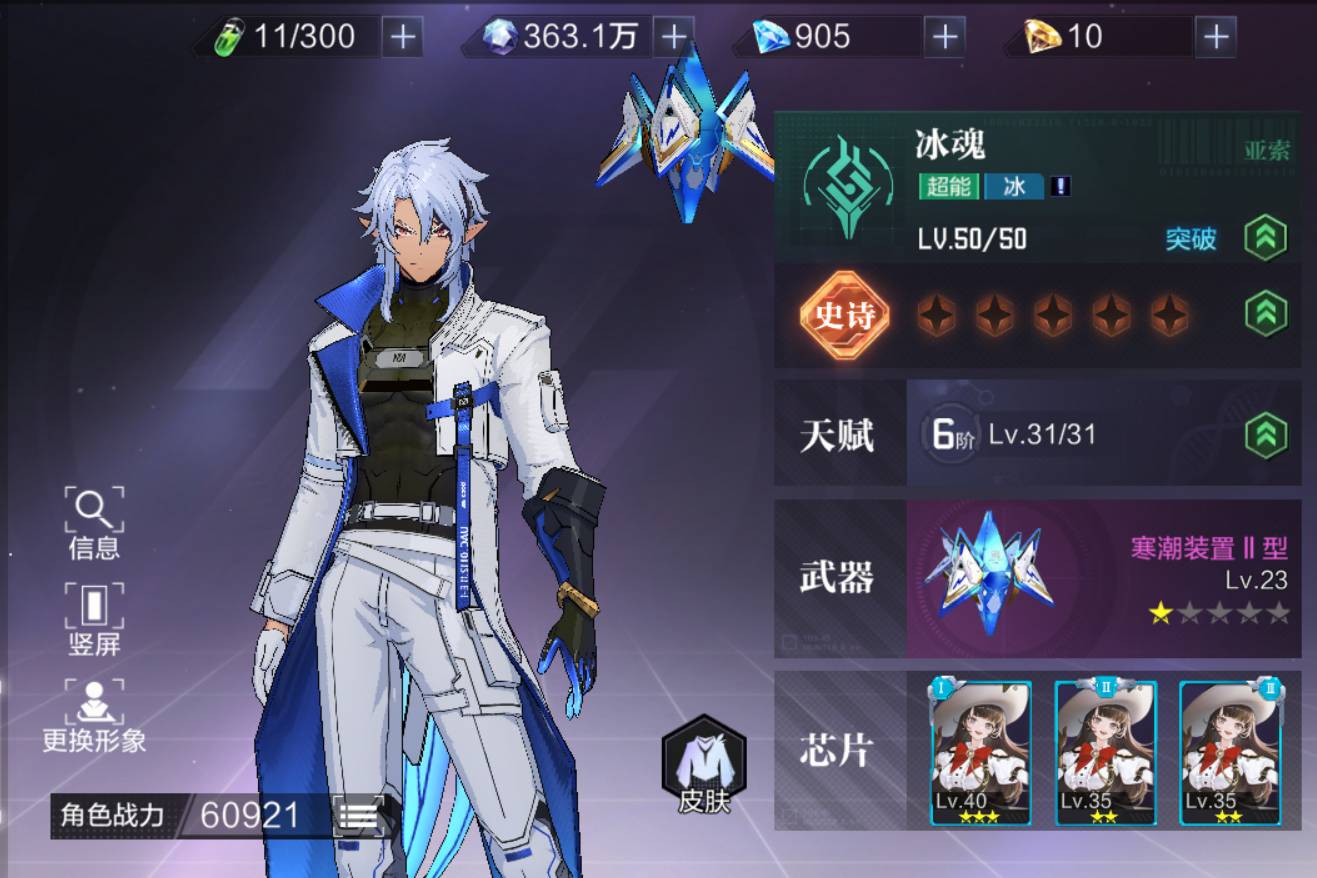Top up the yellow gem currency
This screenshot has height=878, width=1317.
(x=1215, y=37)
